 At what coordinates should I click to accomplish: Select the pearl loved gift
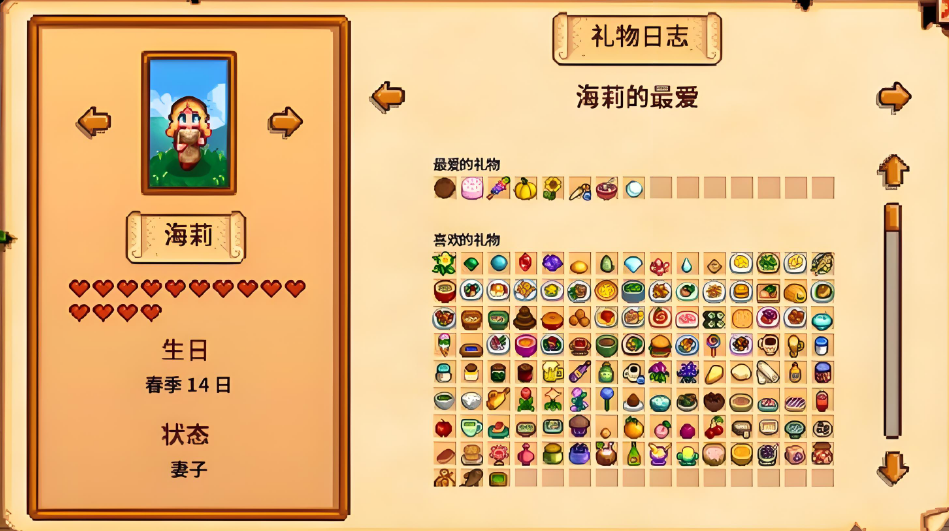[634, 188]
